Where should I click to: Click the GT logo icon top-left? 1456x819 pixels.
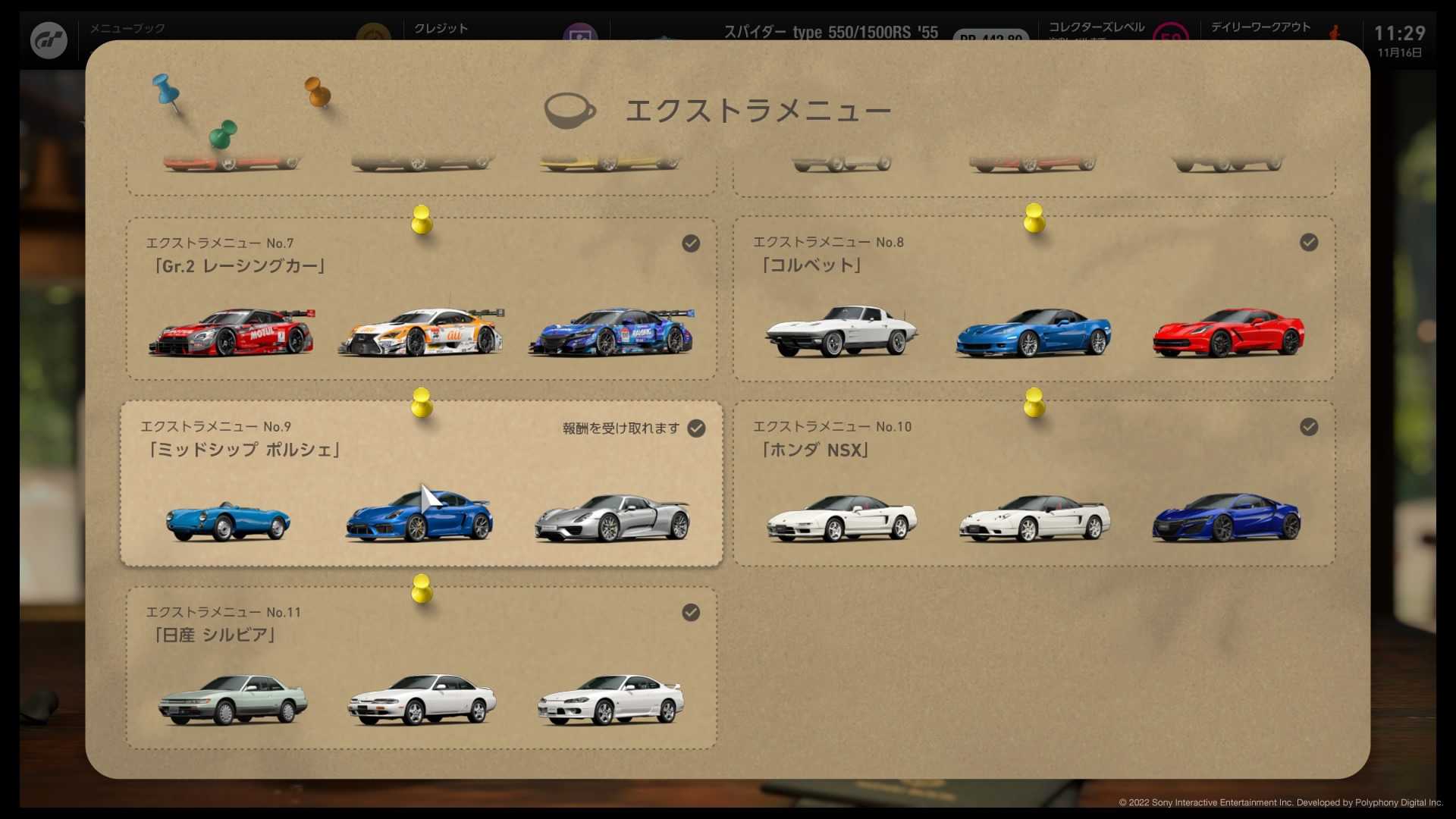coord(47,39)
